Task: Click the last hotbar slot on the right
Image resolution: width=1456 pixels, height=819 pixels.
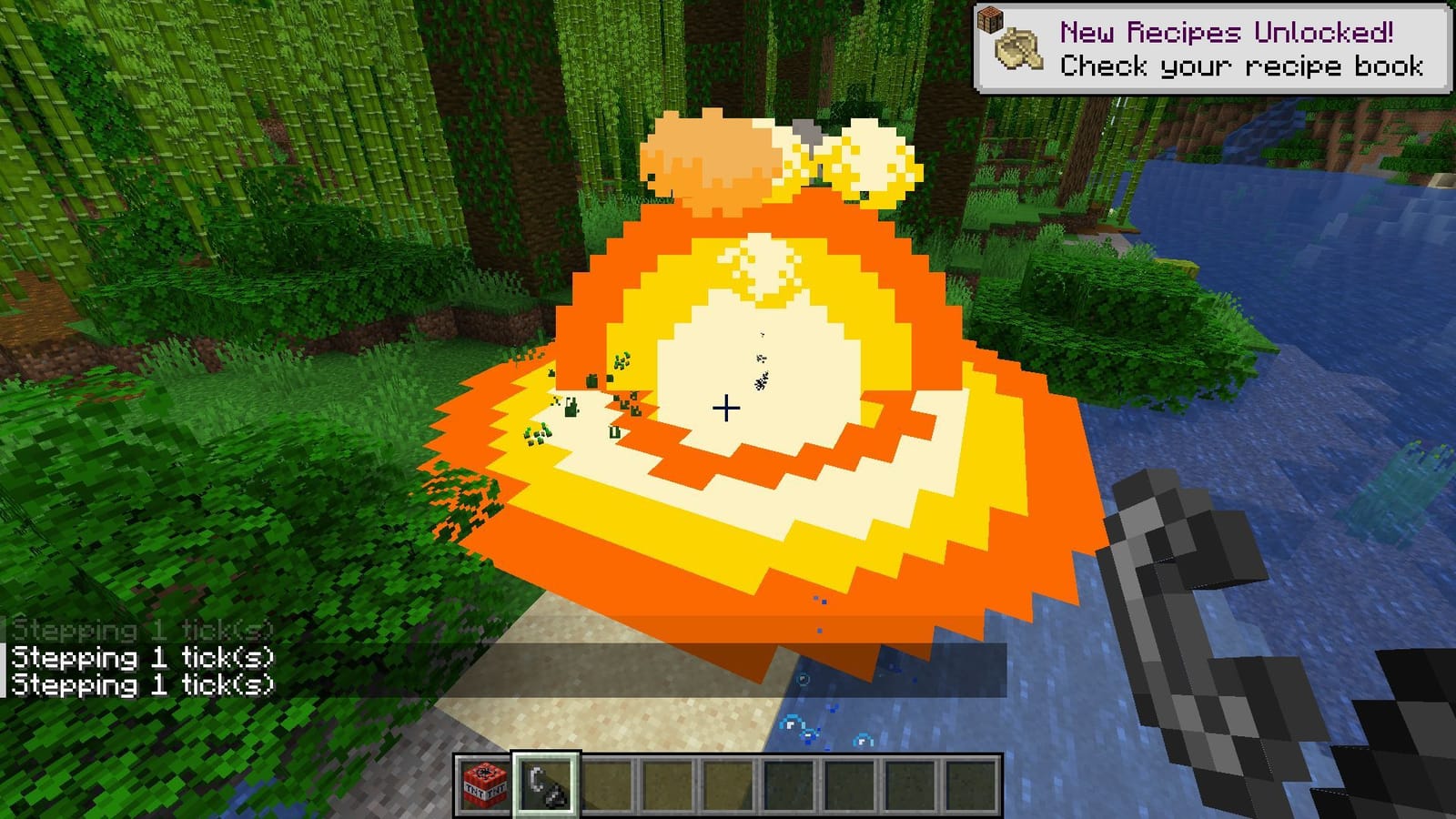Action: 972,783
